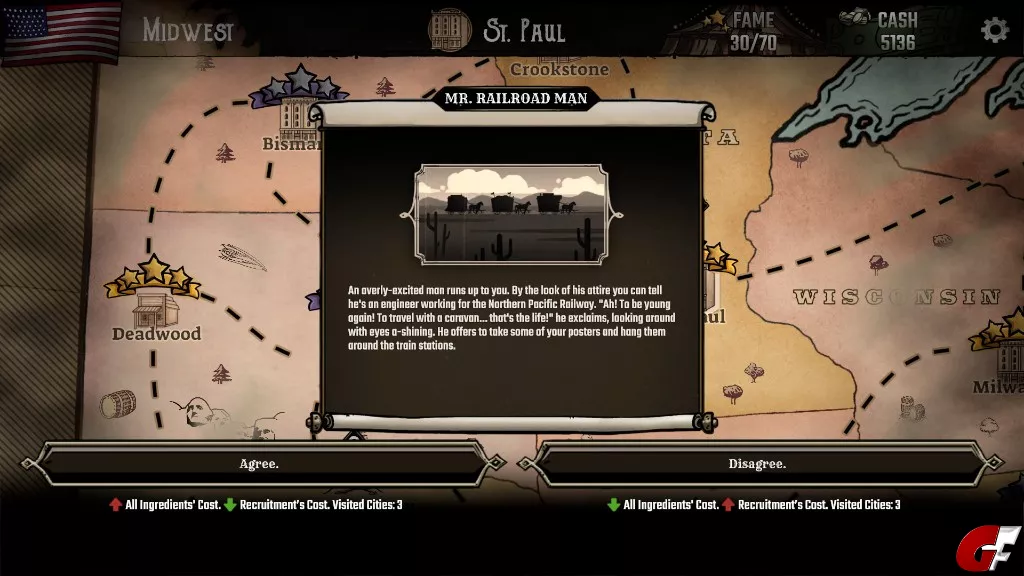Select the Crookstone city marker

point(559,69)
